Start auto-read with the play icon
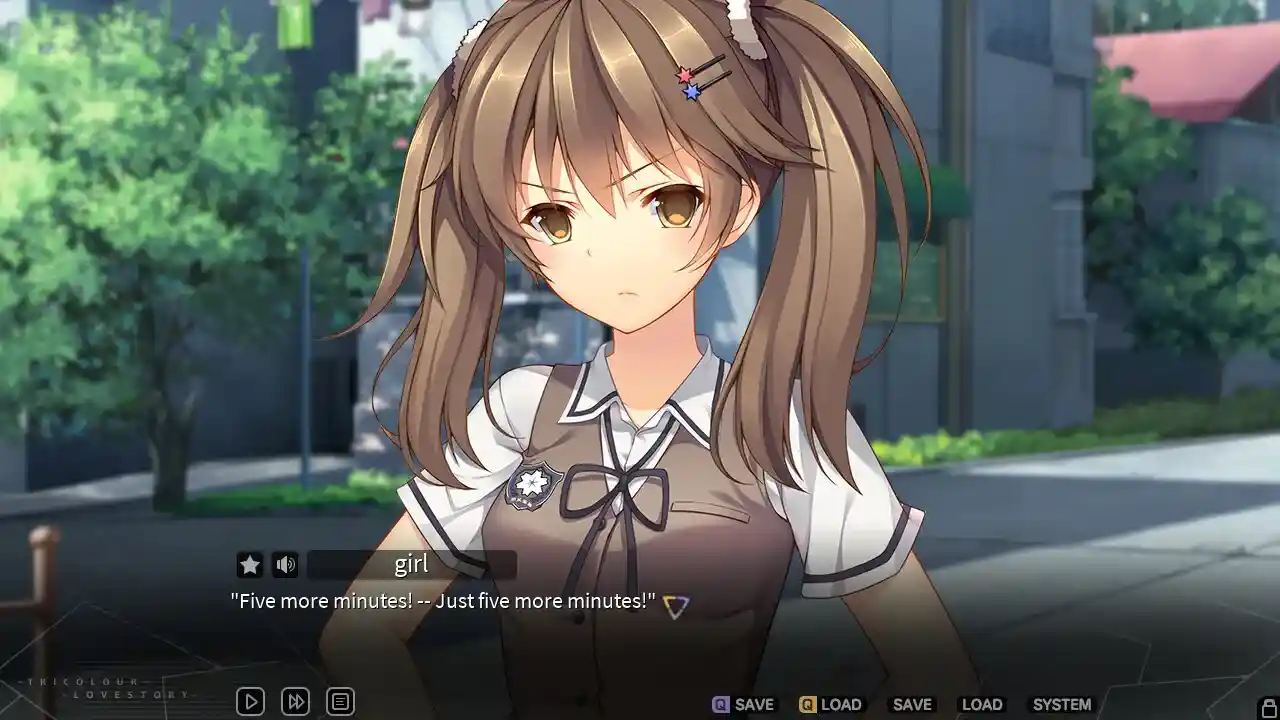 [249, 701]
